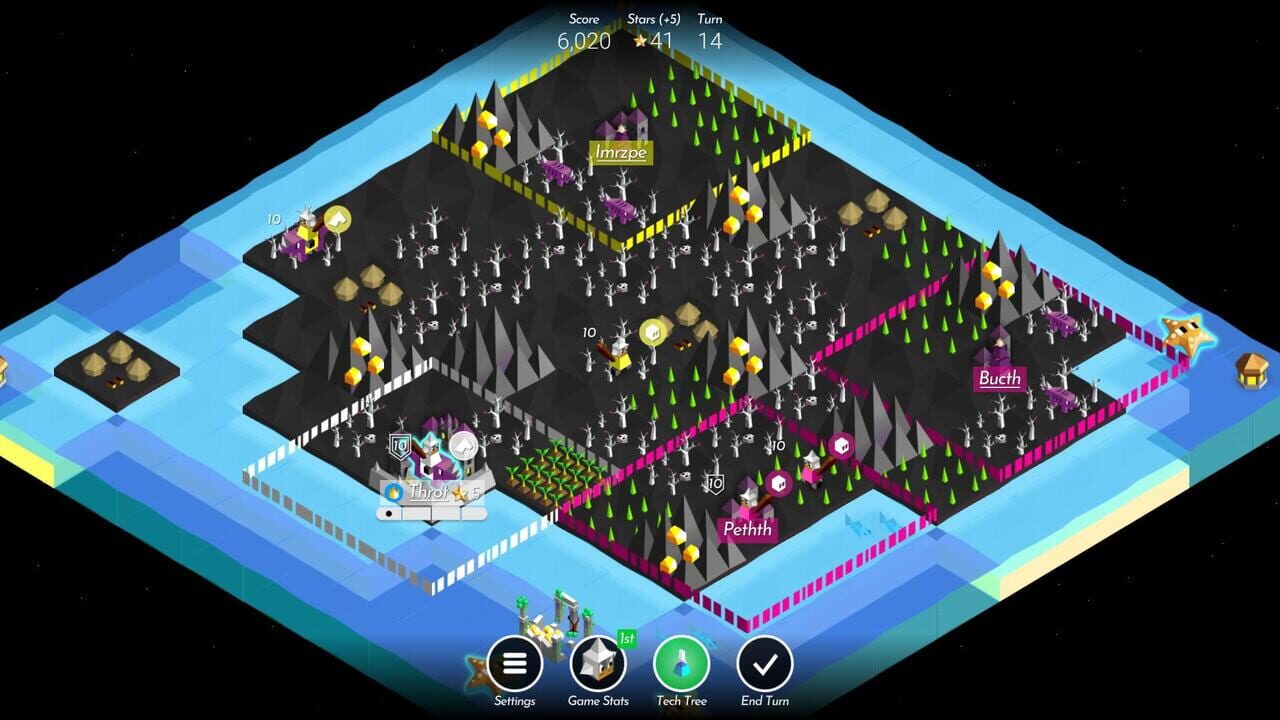Select the white-flag unit icon near Imrzpe
1280x720 pixels.
[x=337, y=216]
